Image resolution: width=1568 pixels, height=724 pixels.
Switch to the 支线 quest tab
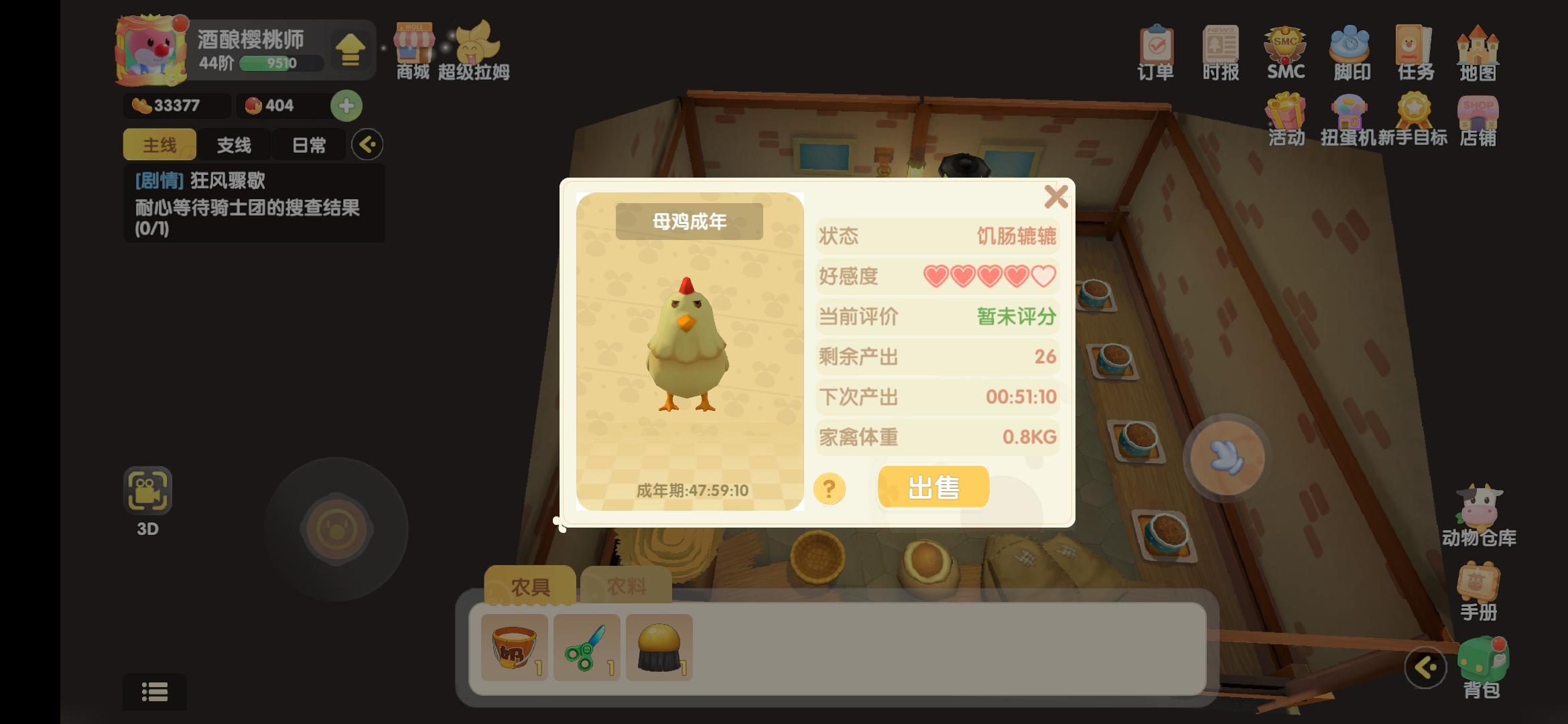(235, 144)
